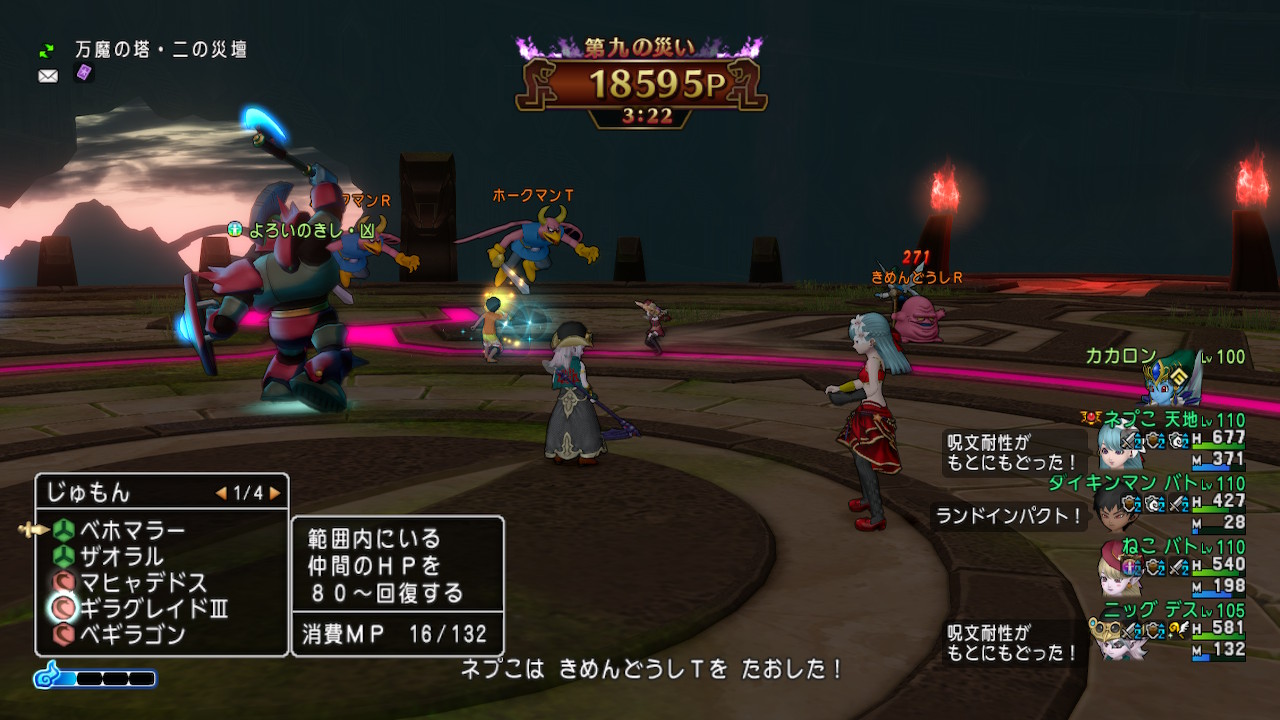The width and height of the screenshot is (1280, 720).
Task: Click the left arrow on the spell page selector
Action: tap(221, 493)
